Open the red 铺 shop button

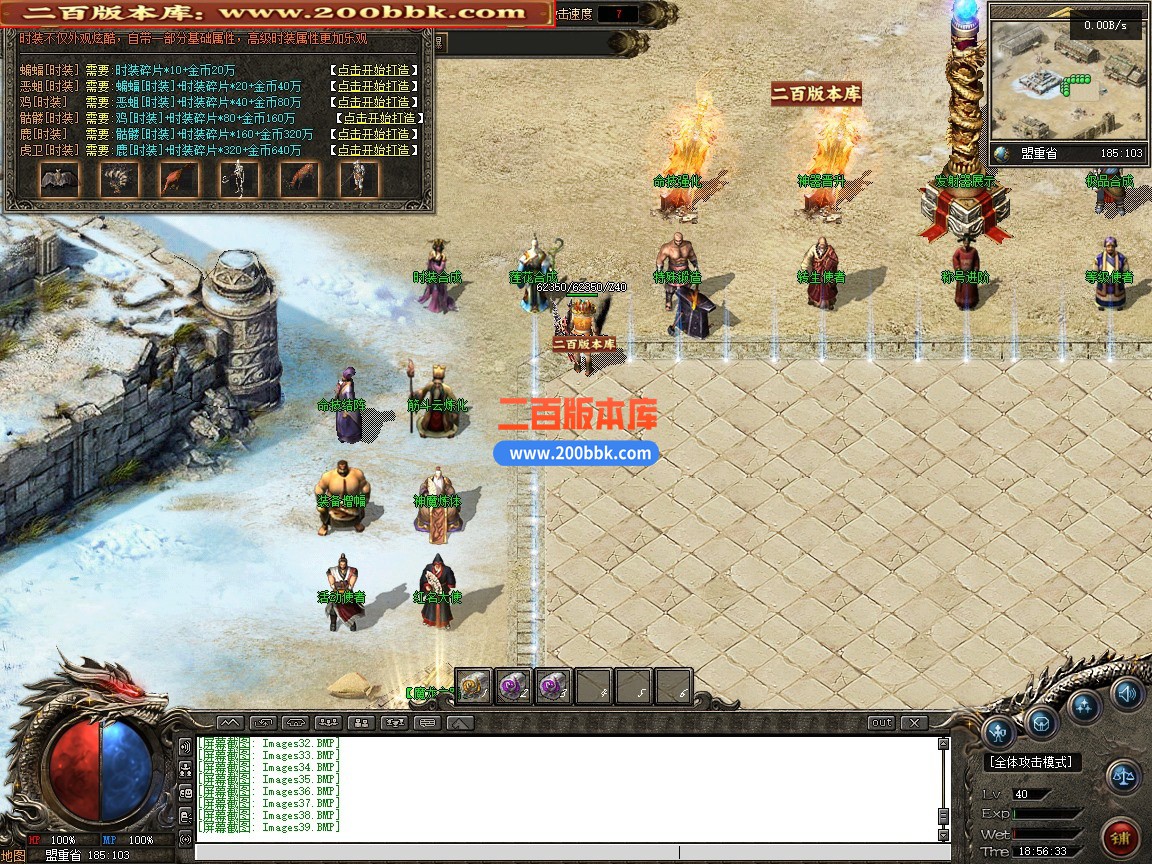[x=1119, y=836]
